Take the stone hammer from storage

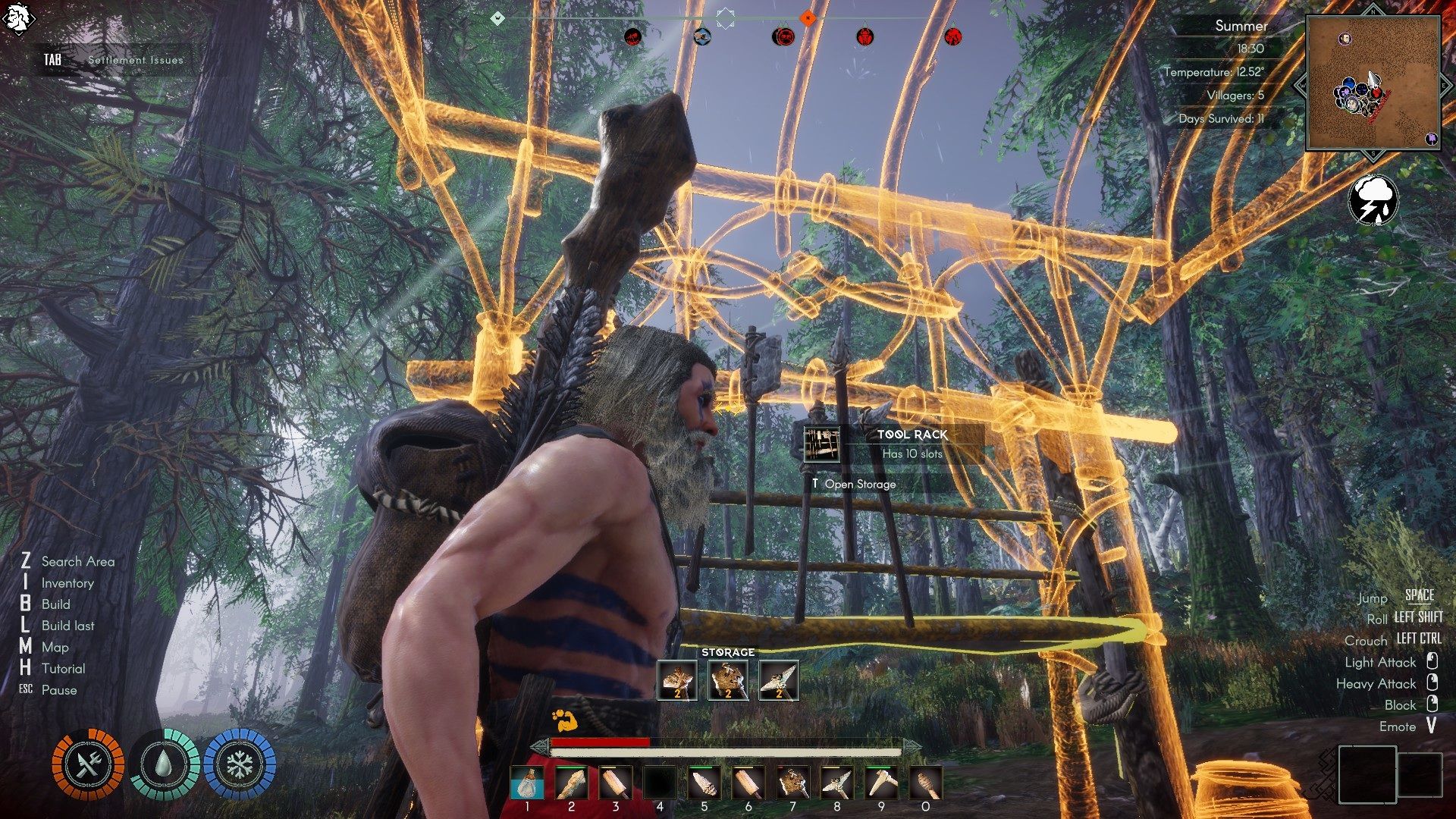(x=728, y=679)
